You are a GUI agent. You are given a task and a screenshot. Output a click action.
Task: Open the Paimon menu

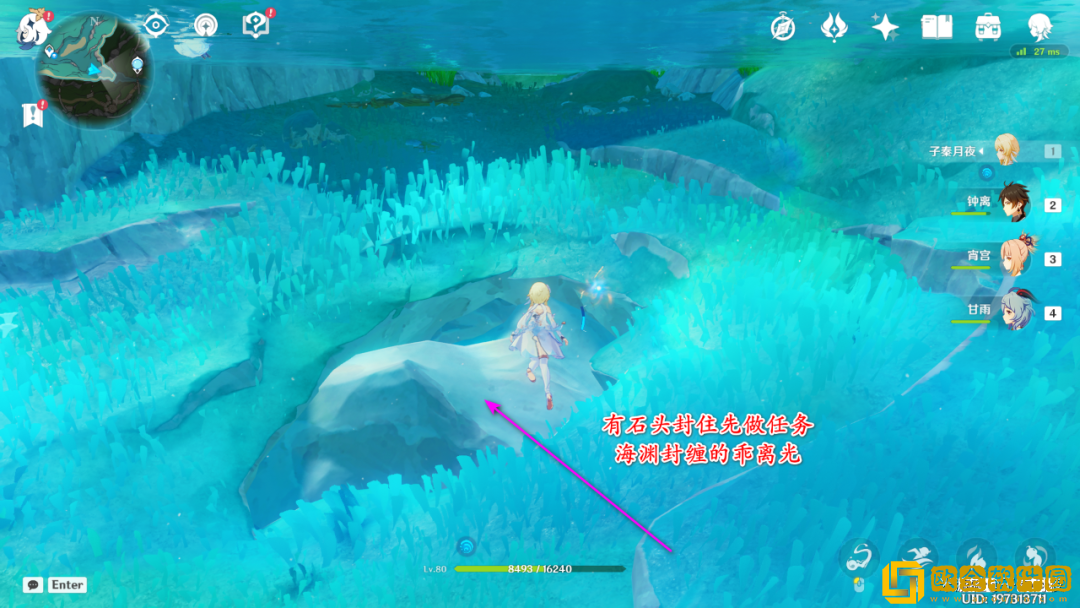point(33,29)
